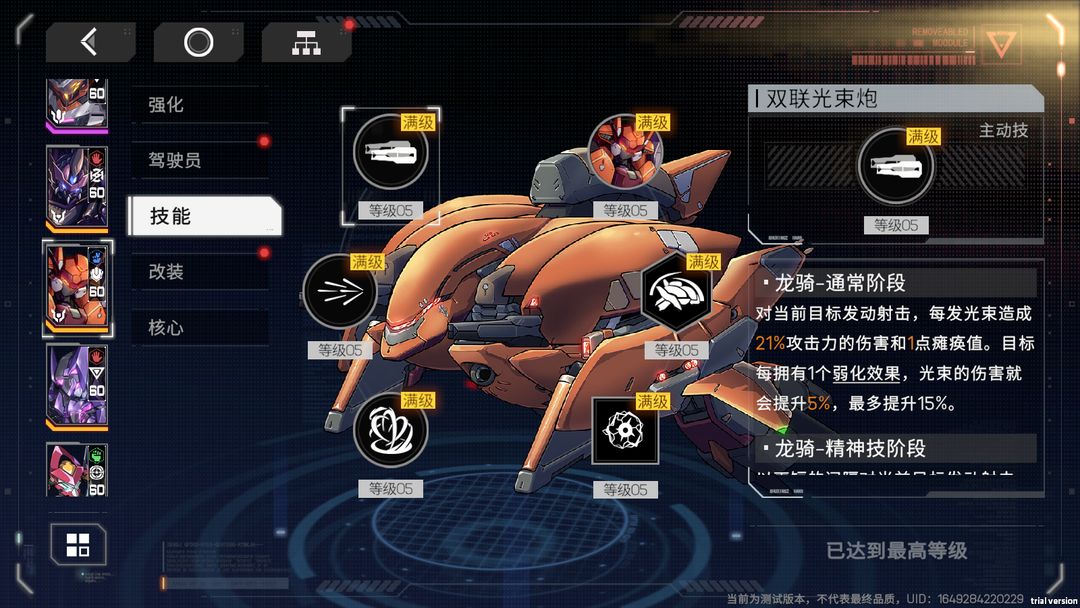This screenshot has height=608, width=1080.
Task: Choose the dark blue mech thumbnail
Action: [77, 187]
